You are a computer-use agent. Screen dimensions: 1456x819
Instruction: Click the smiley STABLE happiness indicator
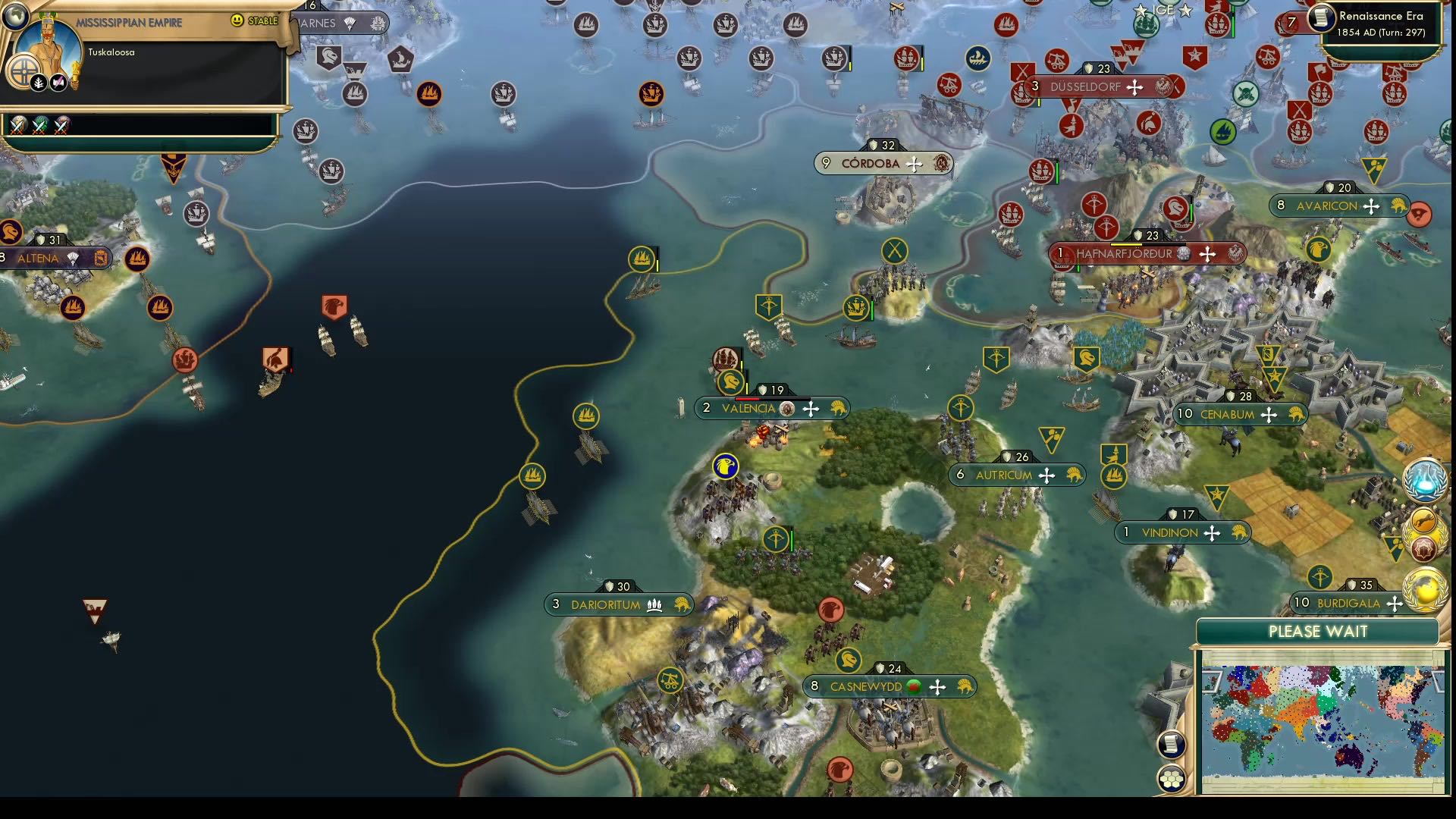(238, 21)
